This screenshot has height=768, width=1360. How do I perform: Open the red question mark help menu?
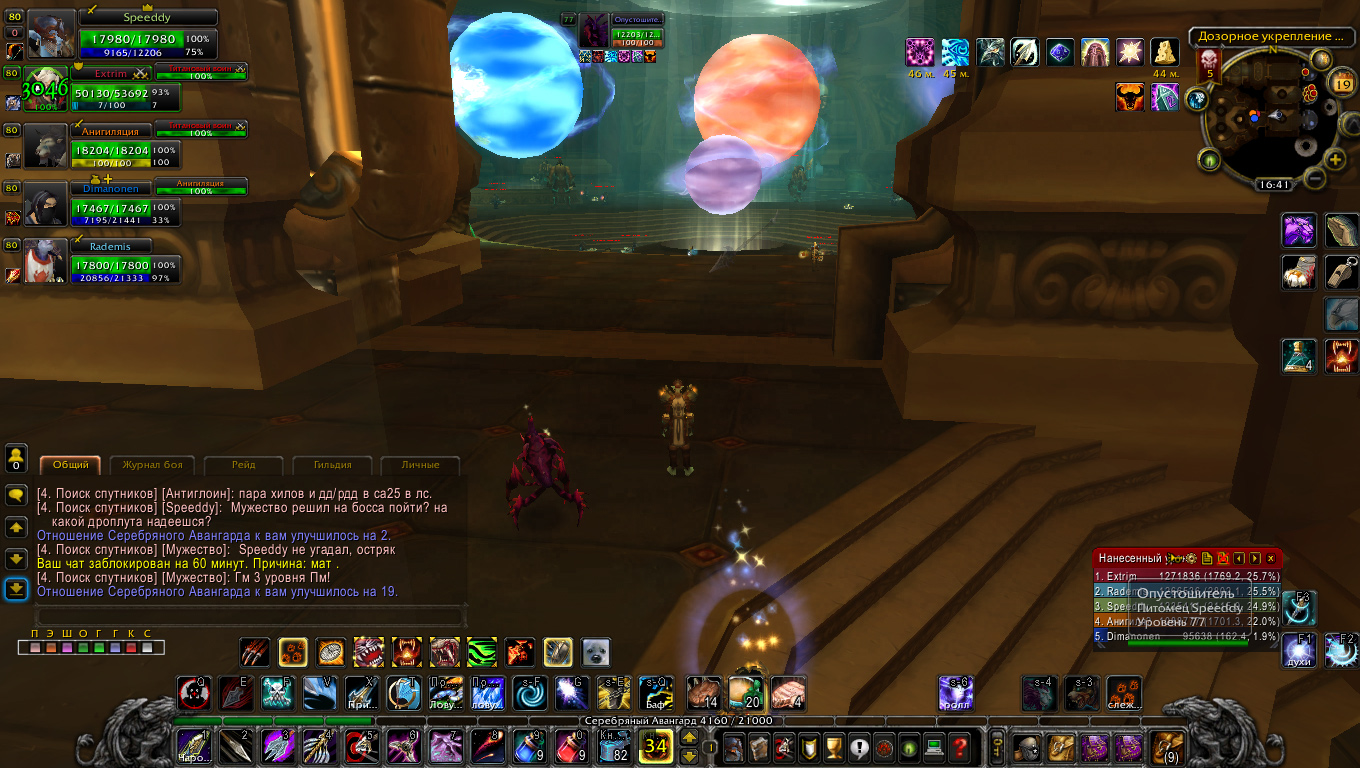coord(959,746)
